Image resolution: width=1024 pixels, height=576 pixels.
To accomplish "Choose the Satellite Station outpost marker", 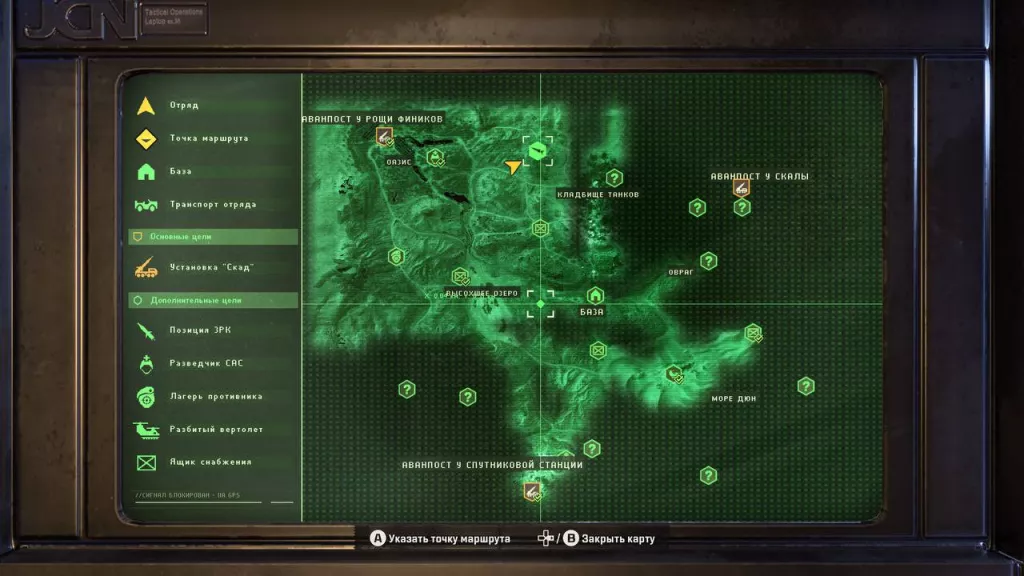I will (532, 490).
